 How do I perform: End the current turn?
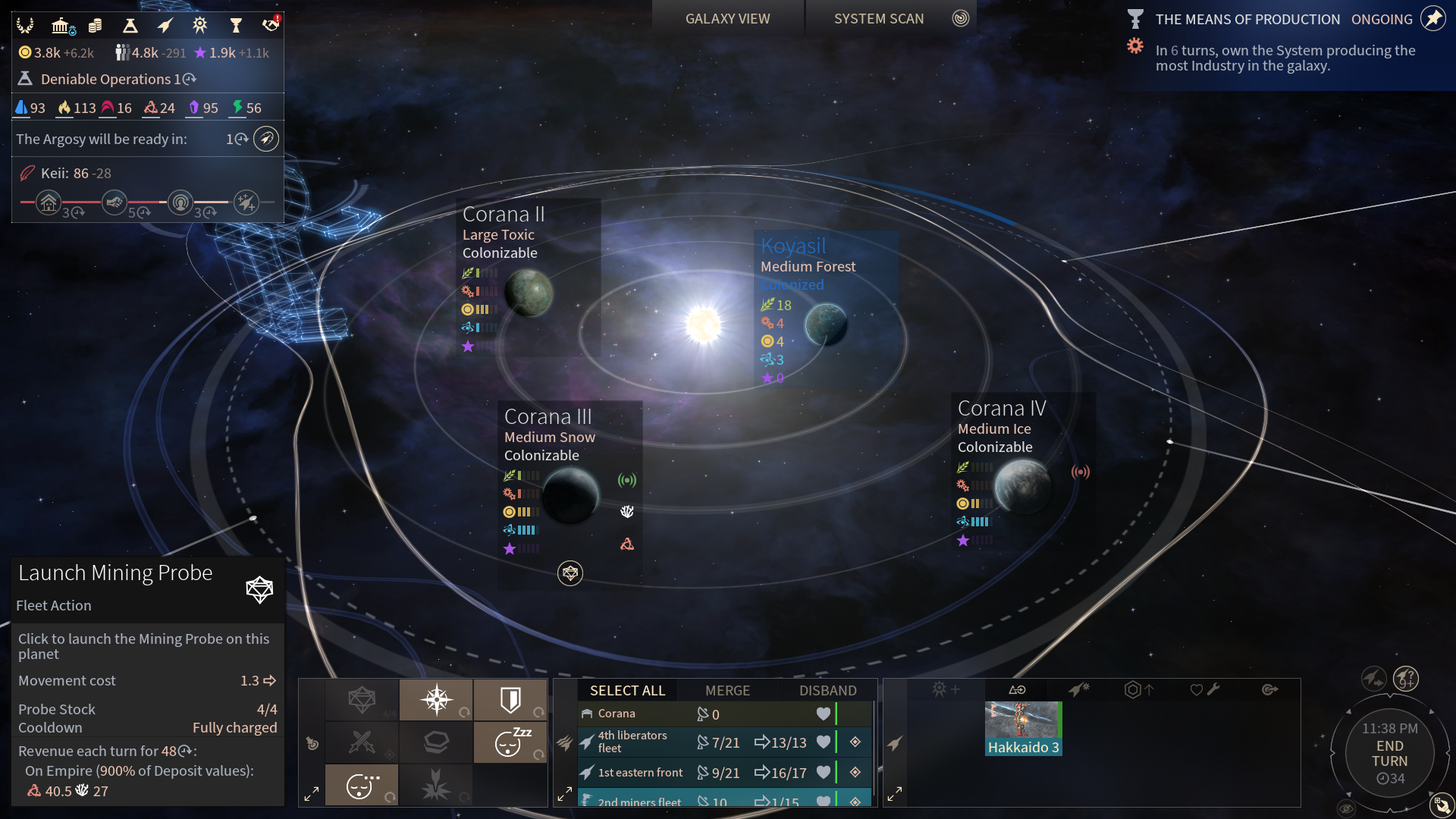coord(1389,754)
